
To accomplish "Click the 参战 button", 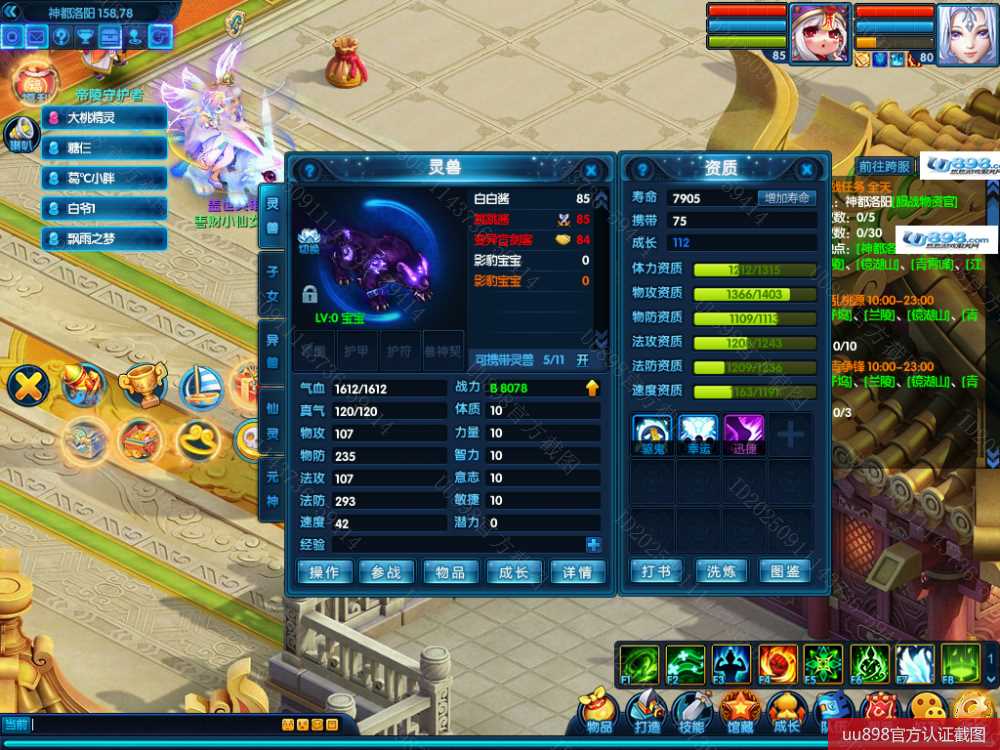I will pos(386,572).
